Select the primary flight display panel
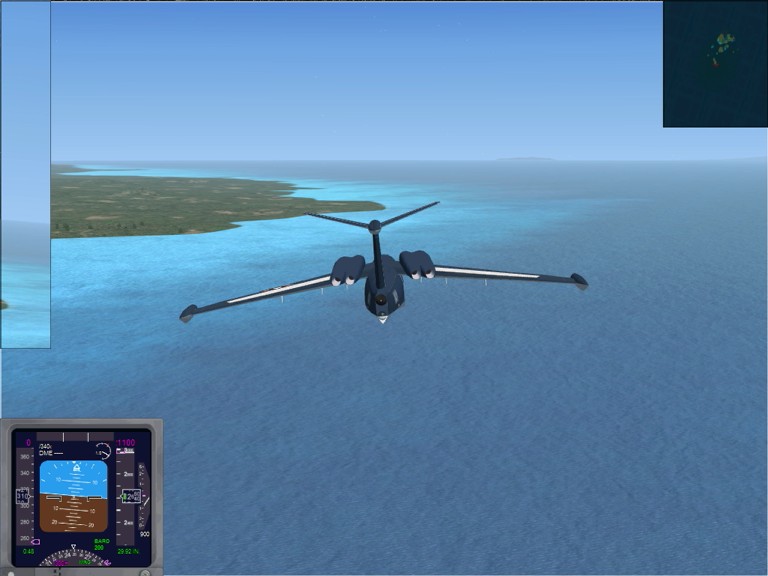This screenshot has width=768, height=576. (x=81, y=497)
